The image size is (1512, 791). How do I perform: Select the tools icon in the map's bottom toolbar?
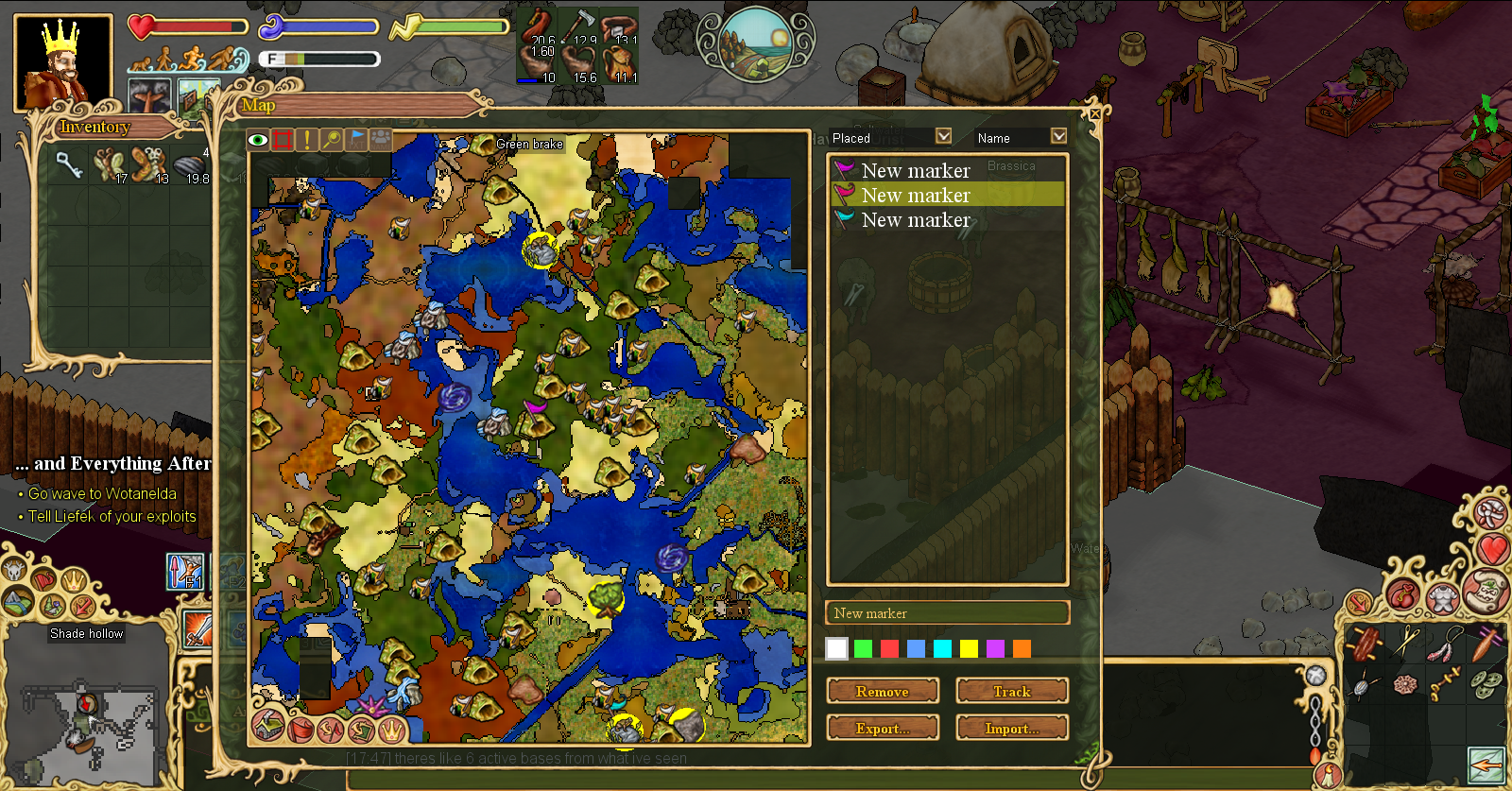(332, 730)
